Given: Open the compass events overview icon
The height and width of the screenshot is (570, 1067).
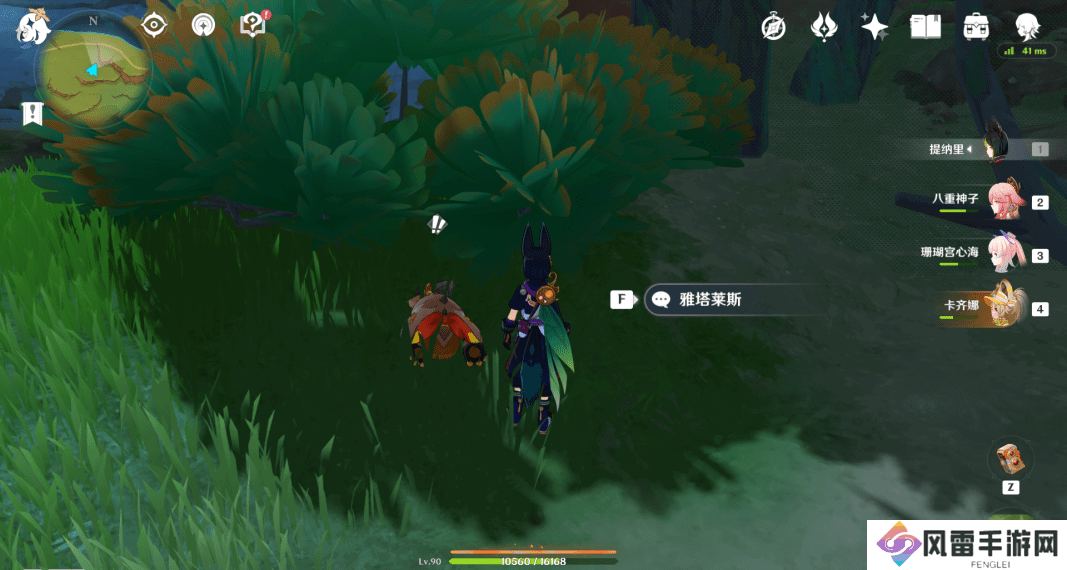Looking at the screenshot, I should pos(773,27).
